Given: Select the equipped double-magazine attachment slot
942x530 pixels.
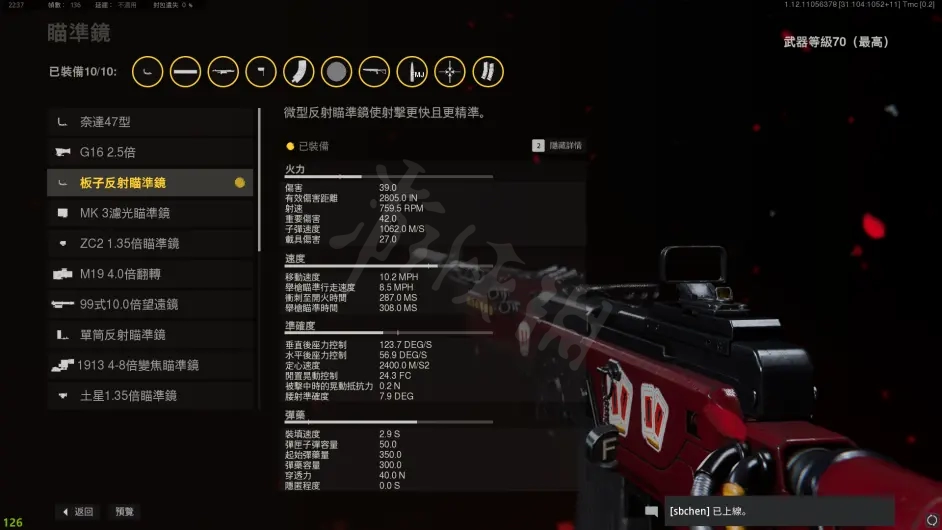Looking at the screenshot, I should (488, 71).
